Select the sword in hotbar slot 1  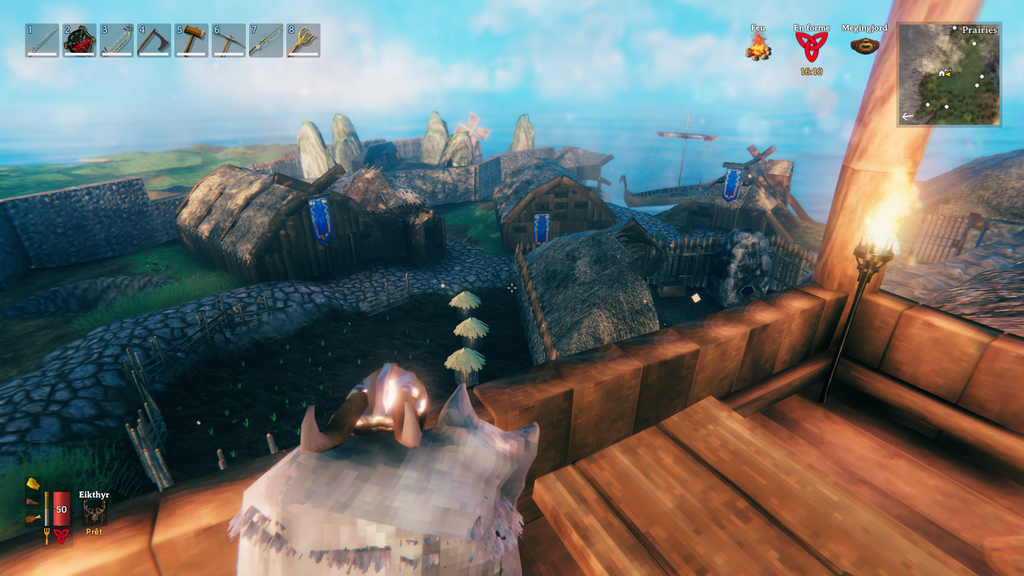pos(42,40)
